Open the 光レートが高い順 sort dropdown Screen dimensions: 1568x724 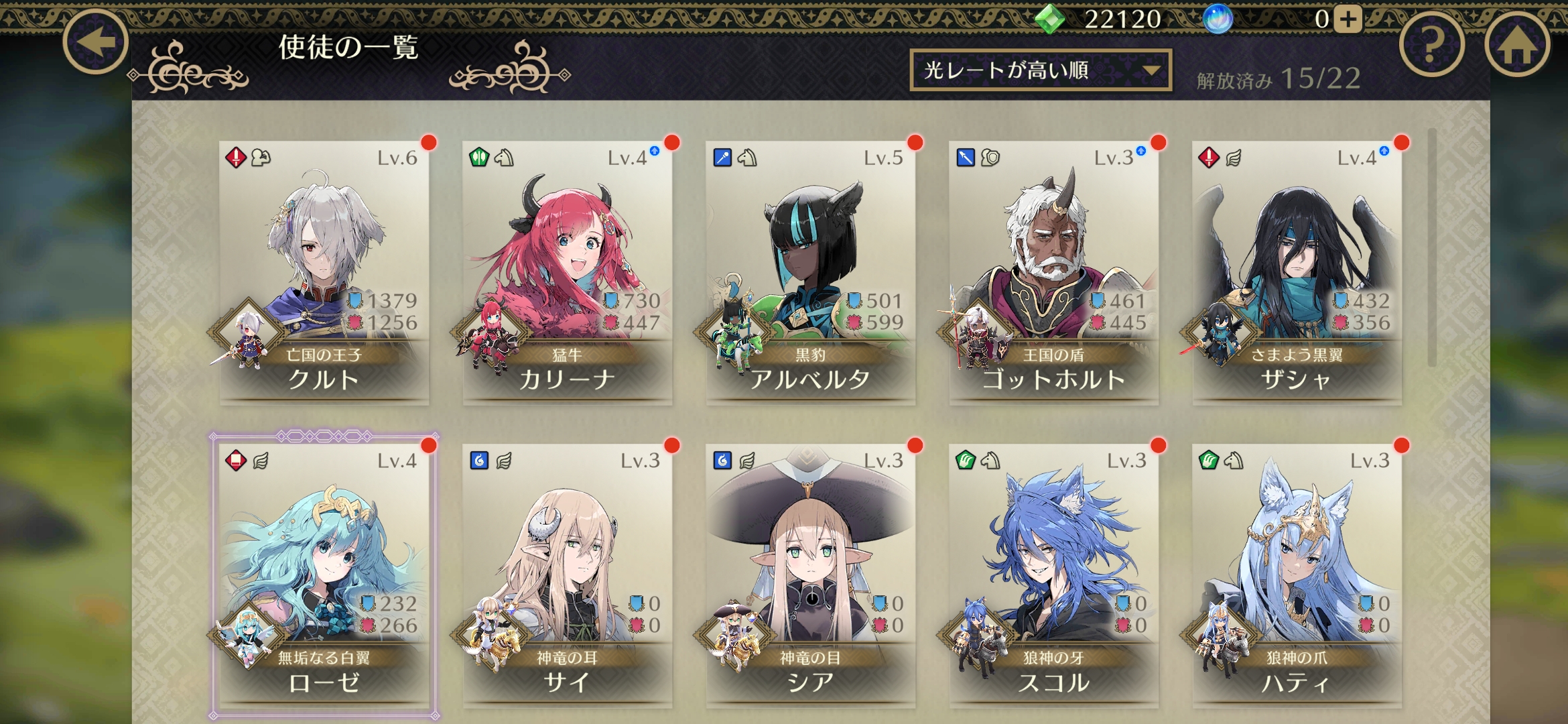tap(1040, 70)
